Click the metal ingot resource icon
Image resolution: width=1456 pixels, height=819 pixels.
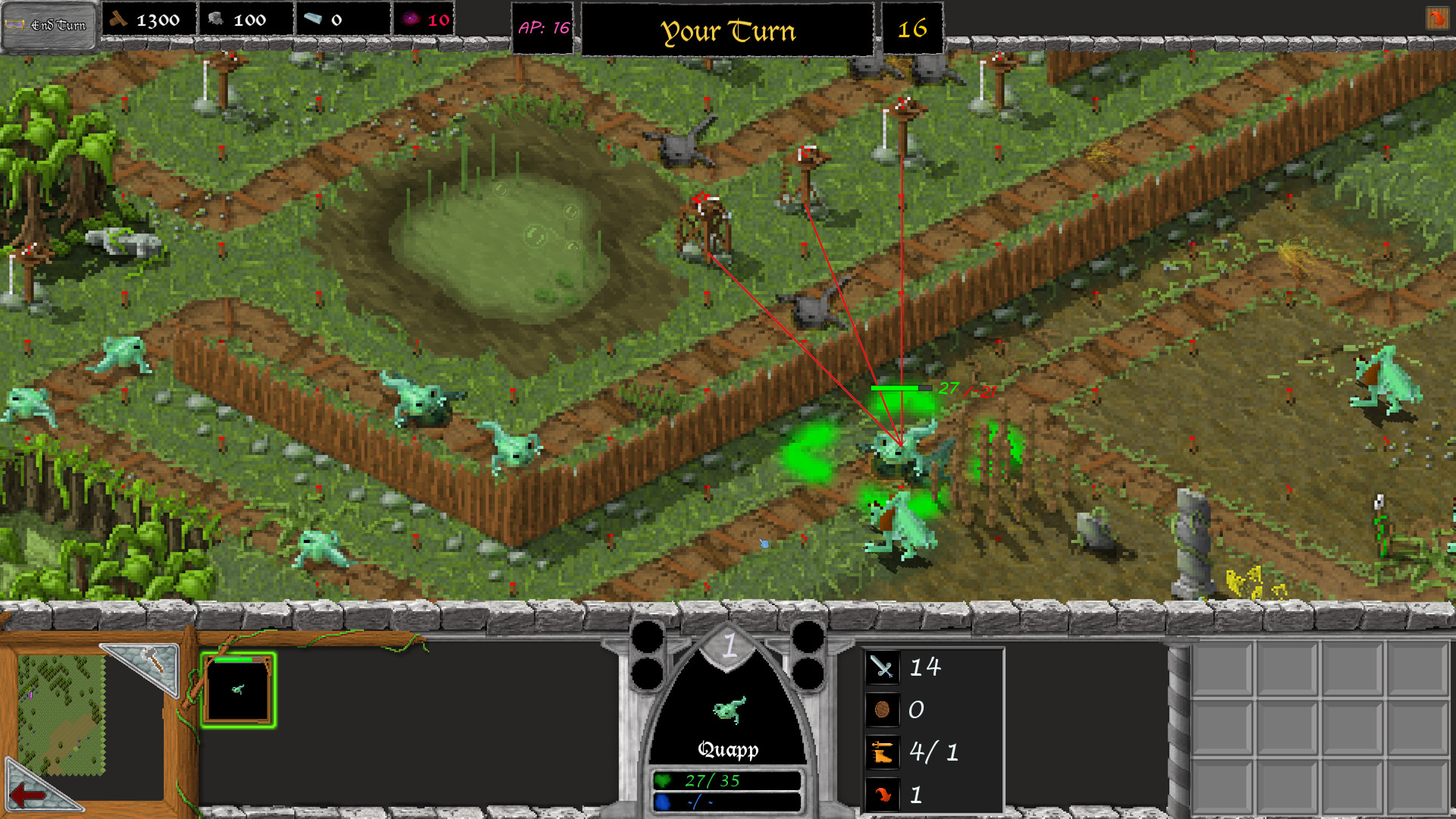click(314, 20)
